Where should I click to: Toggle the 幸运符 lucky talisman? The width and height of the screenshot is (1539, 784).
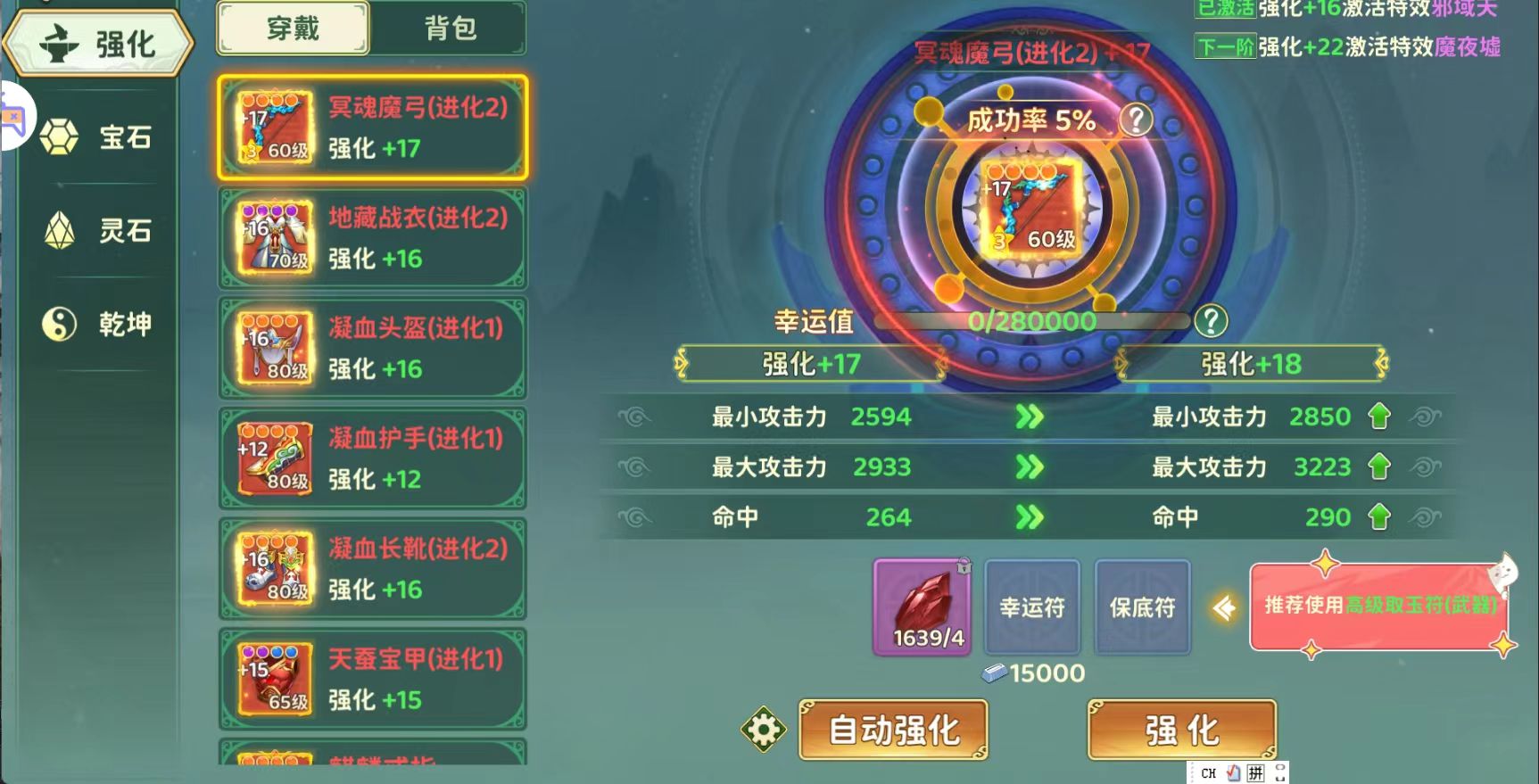1031,607
